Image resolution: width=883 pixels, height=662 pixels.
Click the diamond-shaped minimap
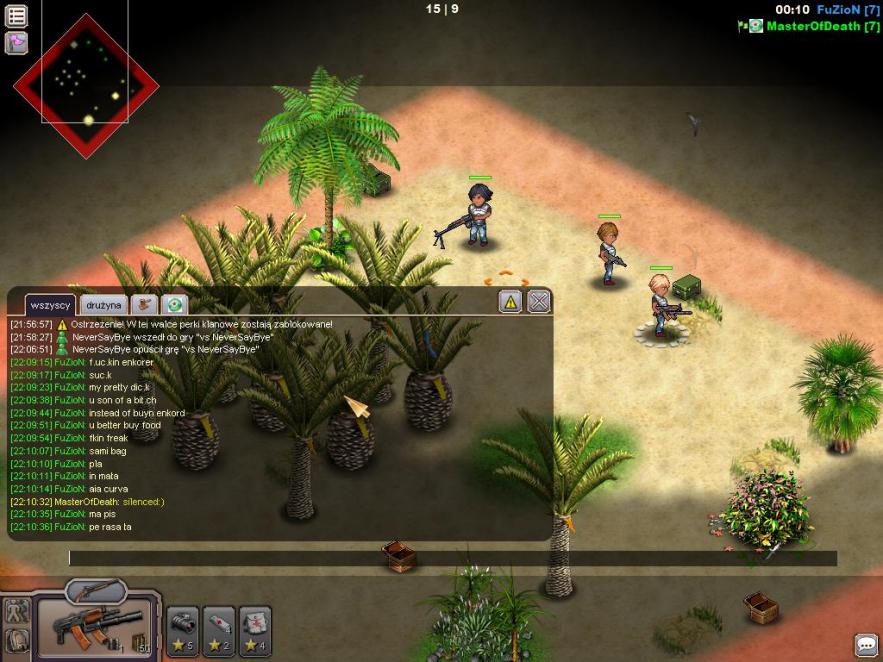pyautogui.click(x=86, y=85)
